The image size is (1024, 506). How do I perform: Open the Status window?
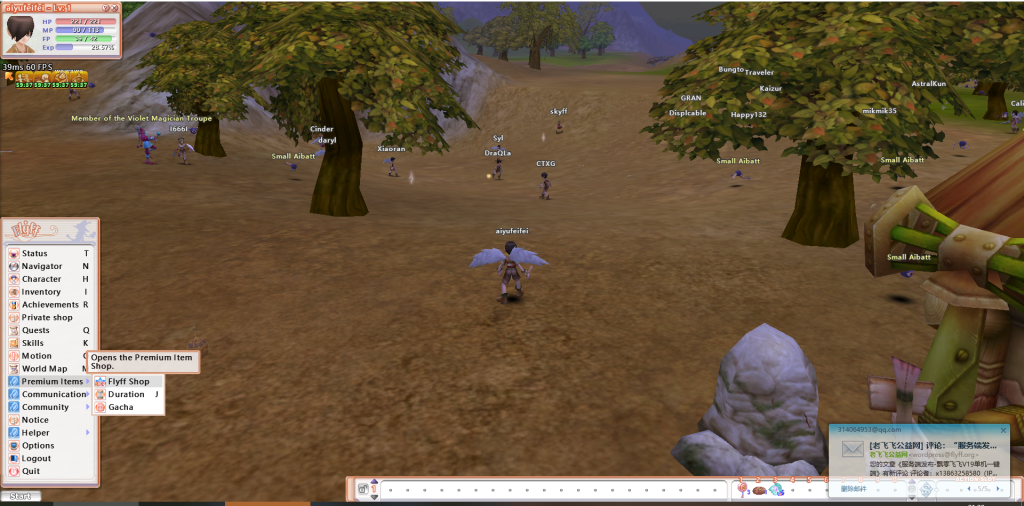(x=35, y=254)
